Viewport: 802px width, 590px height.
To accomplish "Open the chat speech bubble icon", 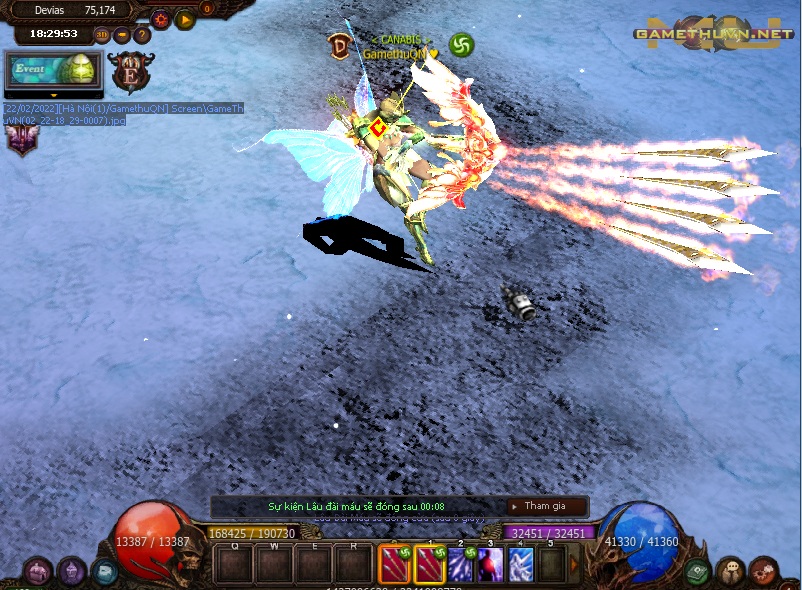I will [x=730, y=572].
